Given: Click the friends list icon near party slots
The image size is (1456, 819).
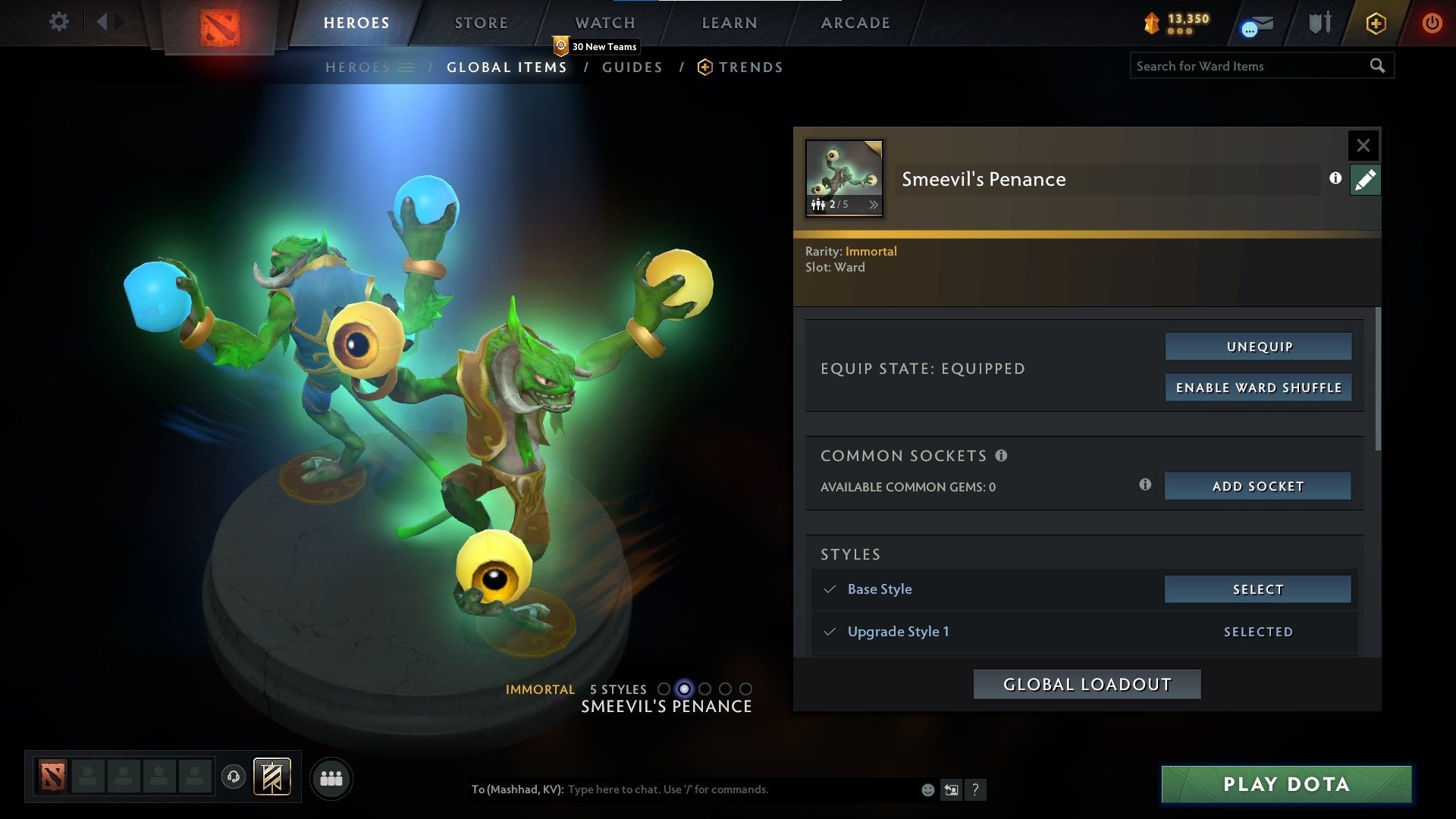Looking at the screenshot, I should pos(331,778).
